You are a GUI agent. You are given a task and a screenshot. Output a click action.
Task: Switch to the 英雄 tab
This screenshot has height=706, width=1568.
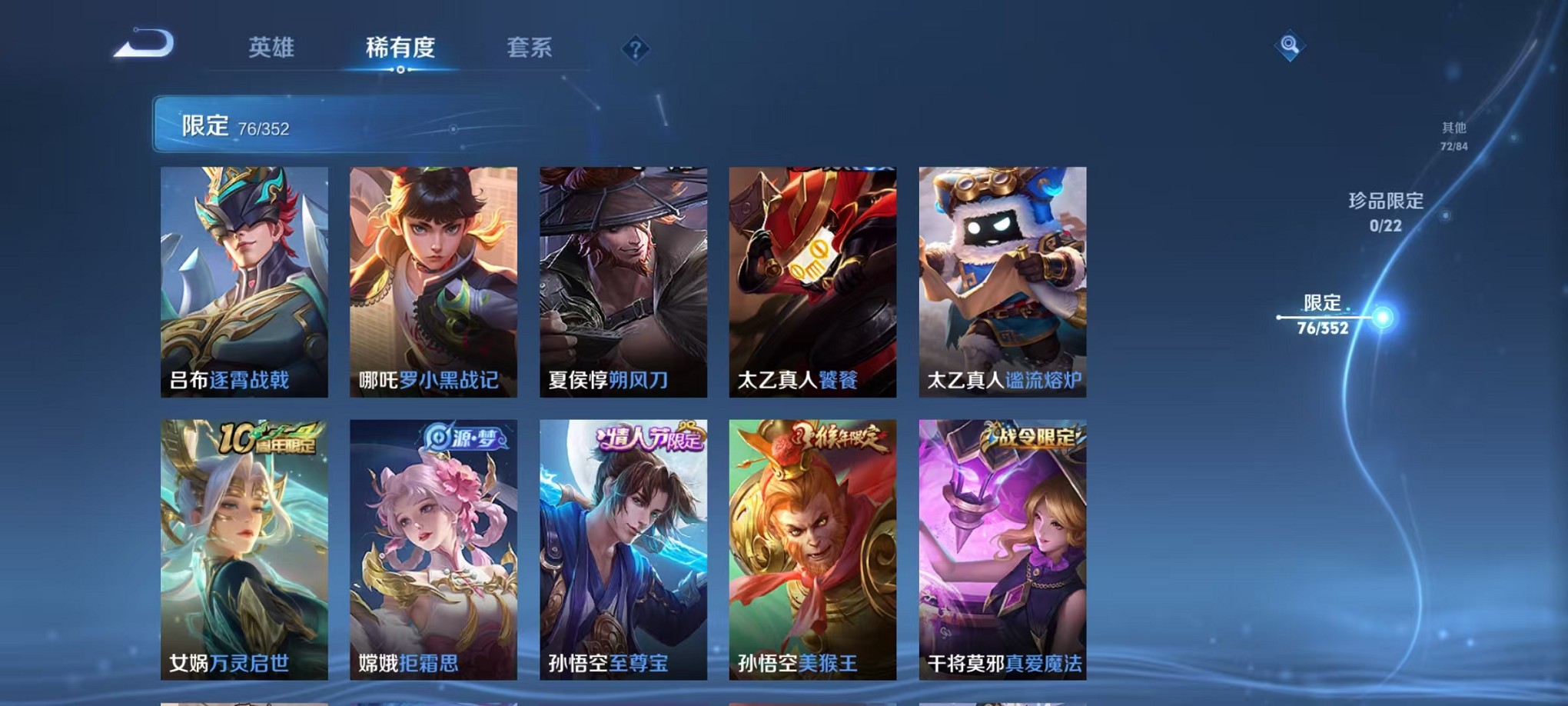[x=272, y=48]
